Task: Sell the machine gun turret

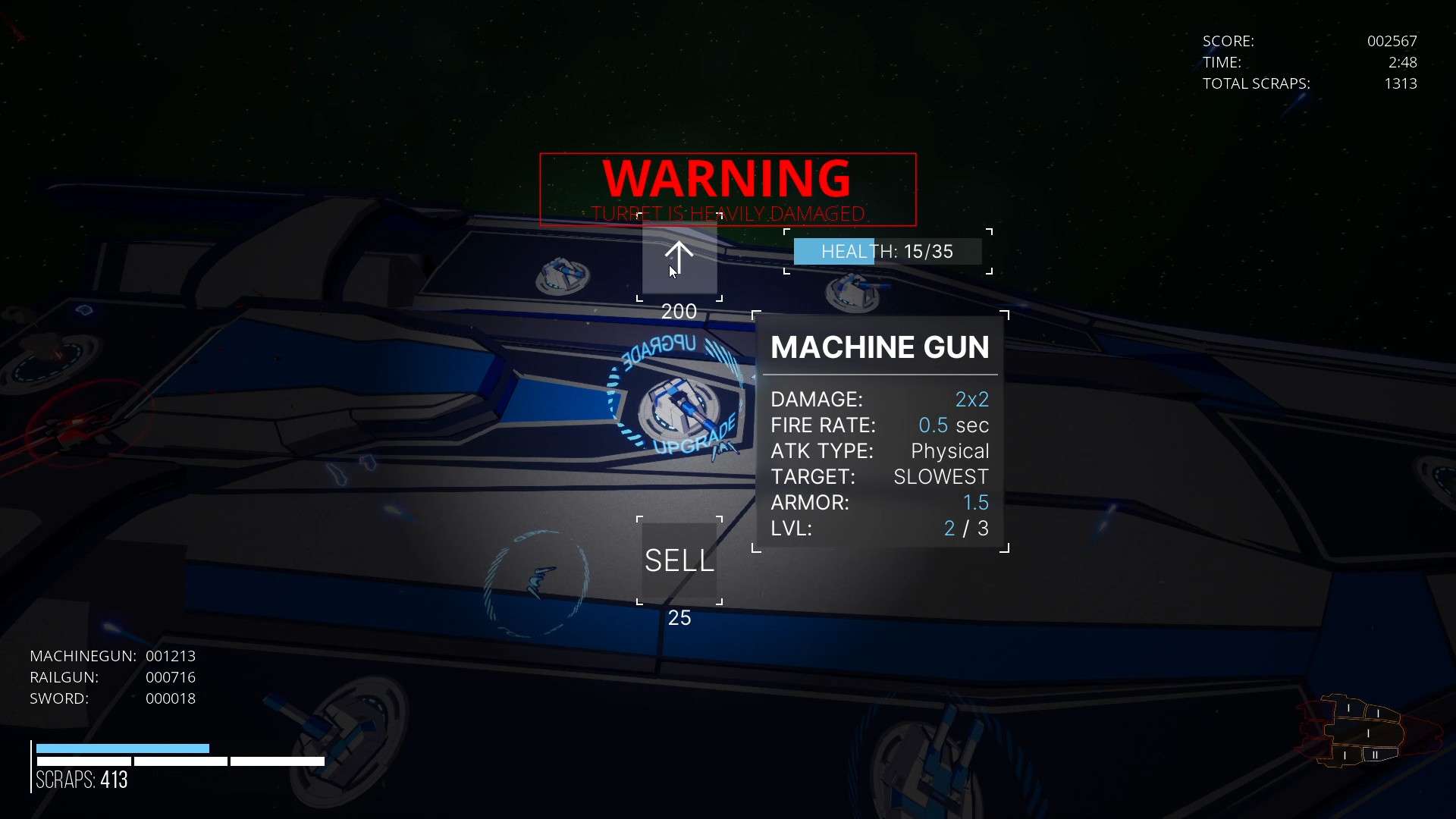Action: (x=679, y=561)
